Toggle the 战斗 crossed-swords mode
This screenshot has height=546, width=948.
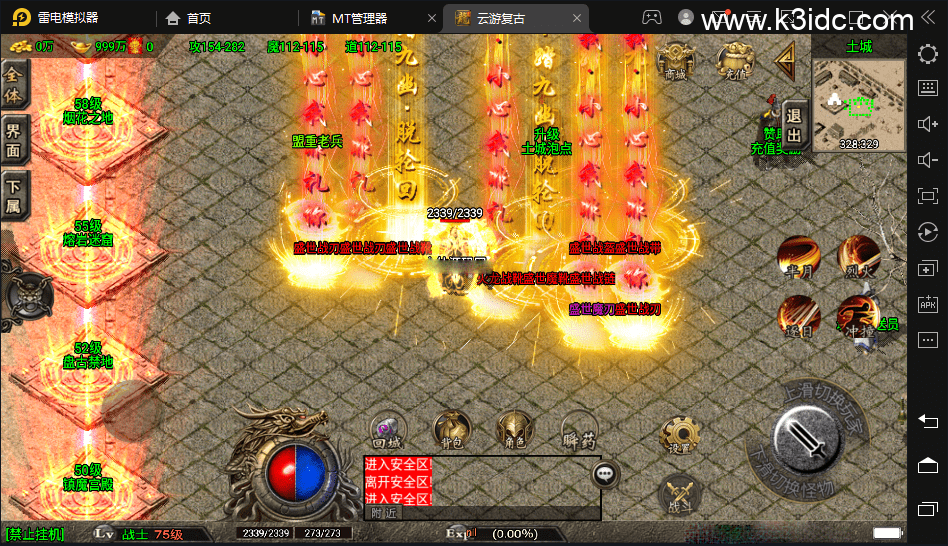(x=679, y=495)
